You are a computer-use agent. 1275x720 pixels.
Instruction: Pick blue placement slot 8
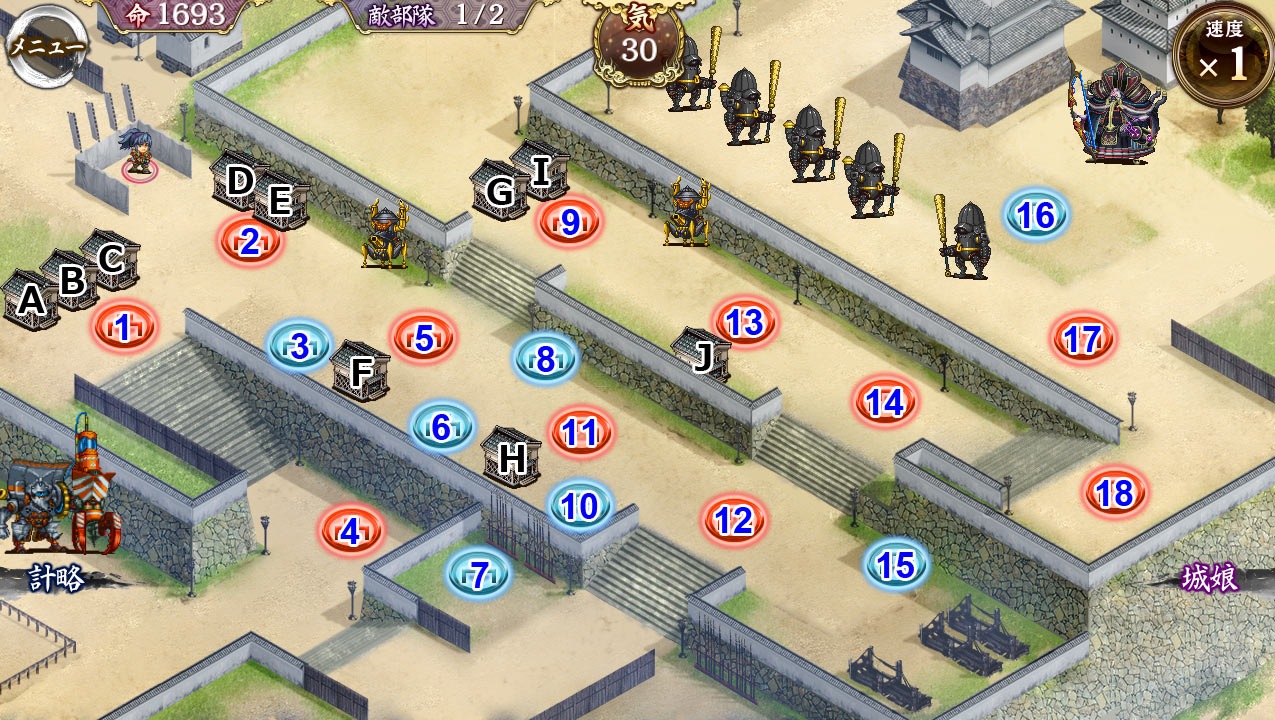(545, 358)
